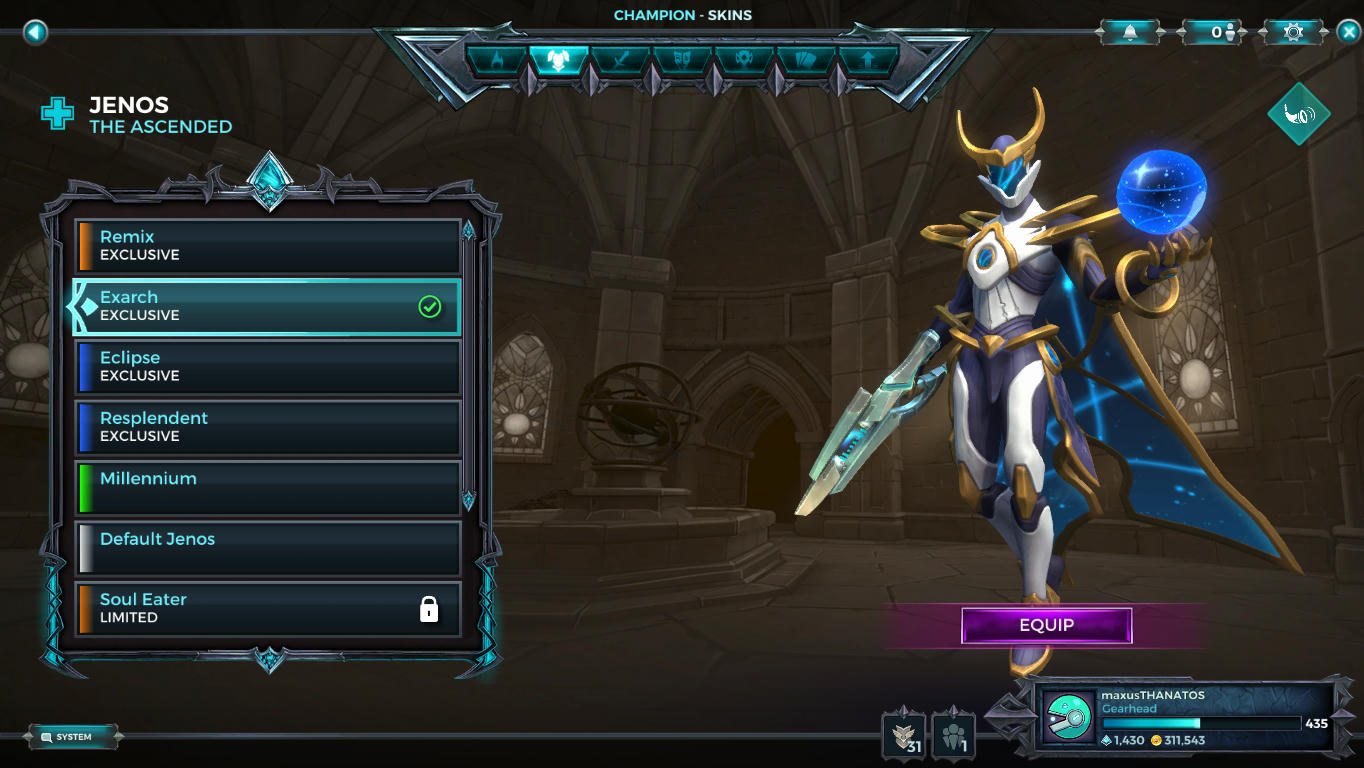Switch to the highlighted Skins tab
This screenshot has height=768, width=1364.
(x=560, y=60)
